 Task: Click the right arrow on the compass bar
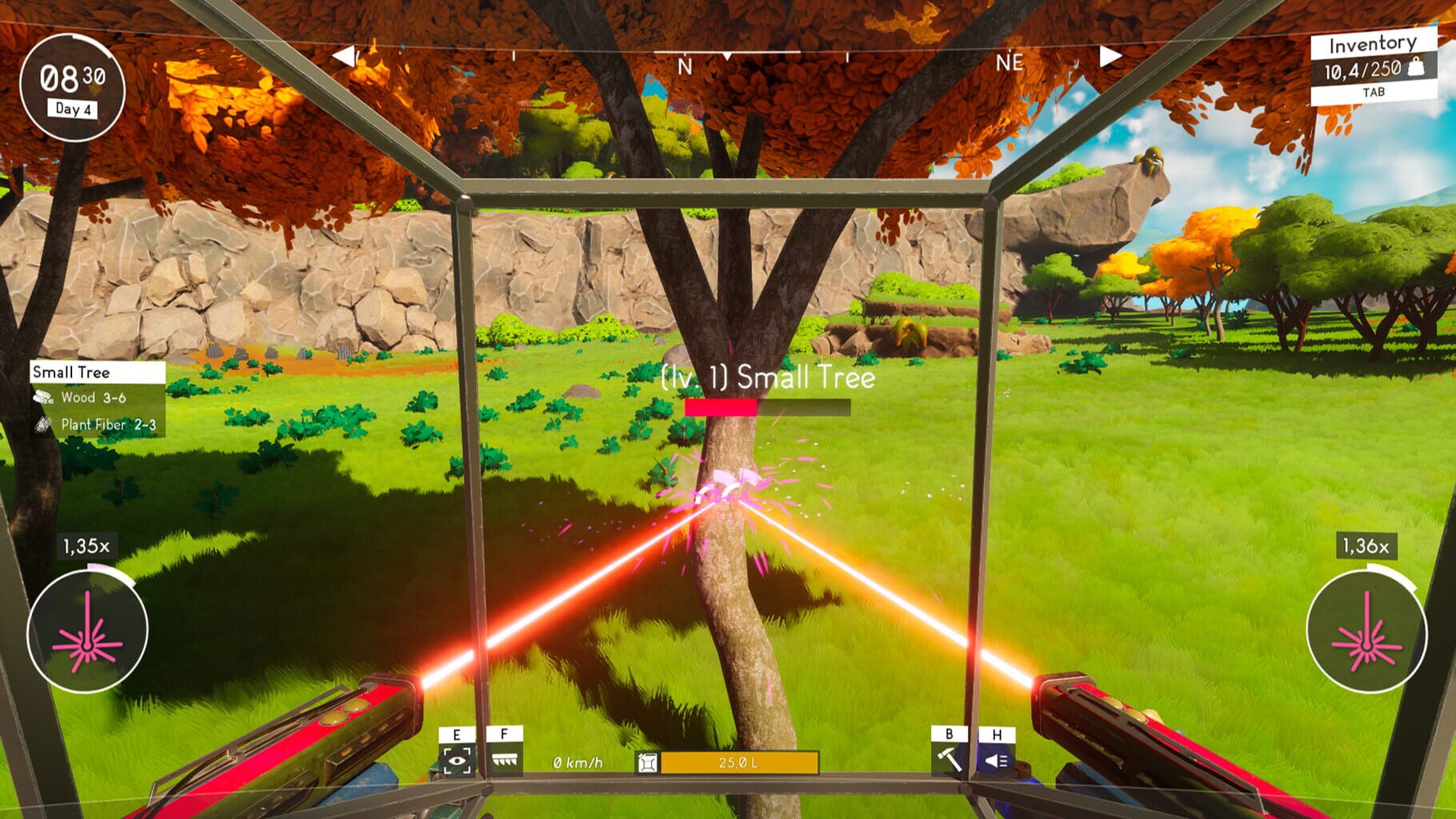pyautogui.click(x=1110, y=54)
